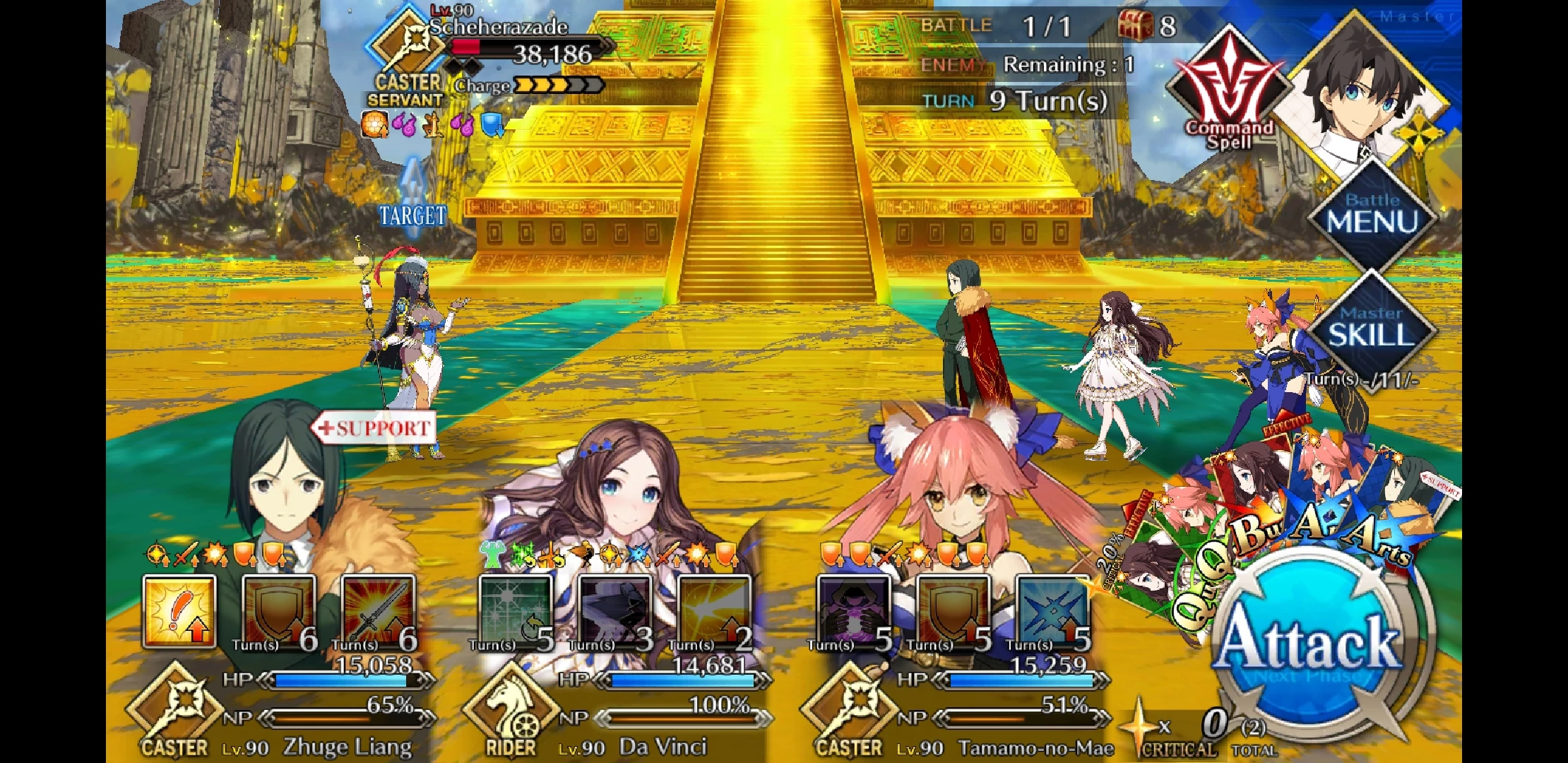Open the Master SKILL panel

point(1374,325)
